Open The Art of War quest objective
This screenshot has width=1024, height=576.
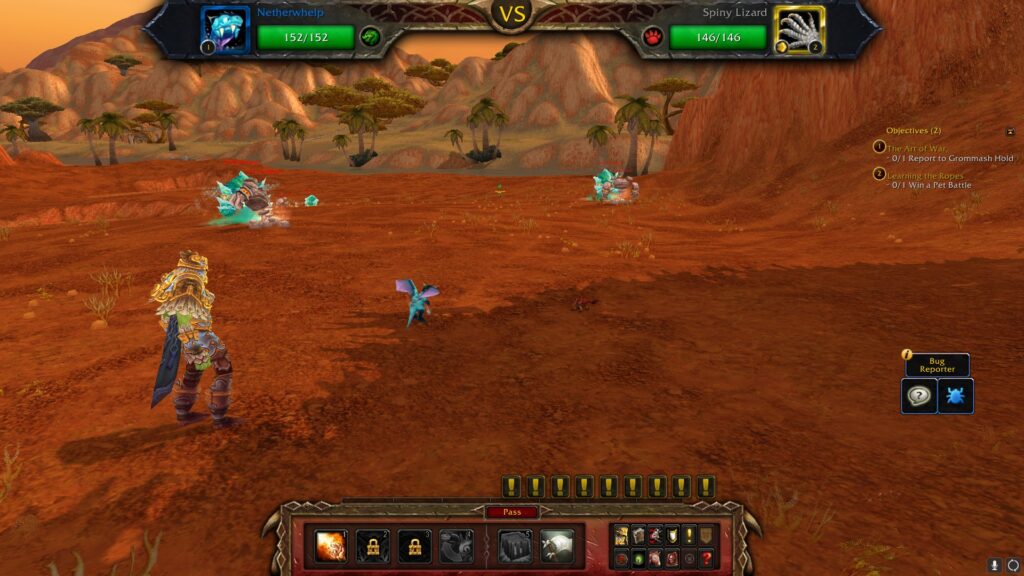click(x=916, y=148)
